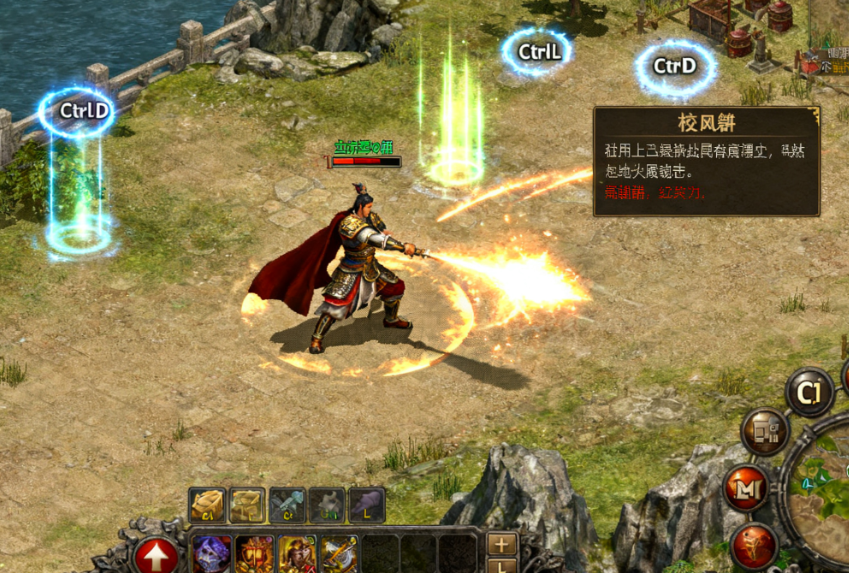Click the red up-arrow button

click(x=156, y=555)
